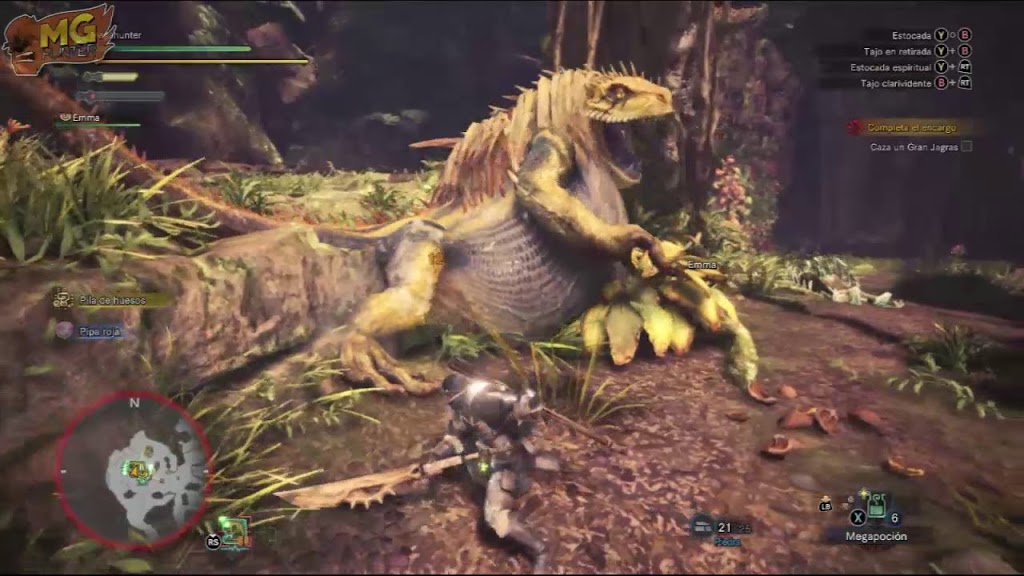Screen dimensions: 1024x576
Task: Select the Megapoción item icon
Action: [874, 506]
